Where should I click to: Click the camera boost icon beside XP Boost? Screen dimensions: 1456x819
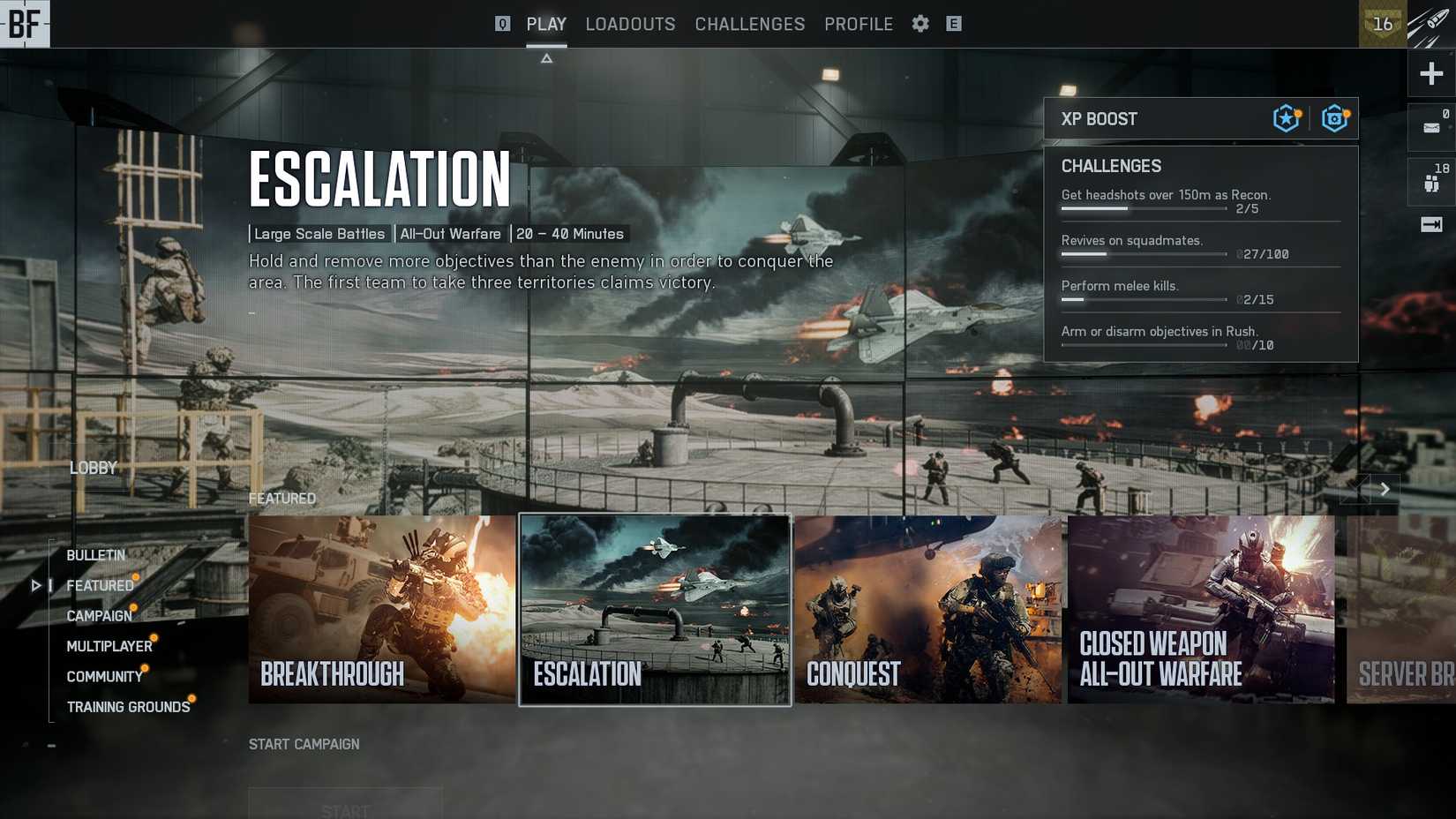[1333, 117]
